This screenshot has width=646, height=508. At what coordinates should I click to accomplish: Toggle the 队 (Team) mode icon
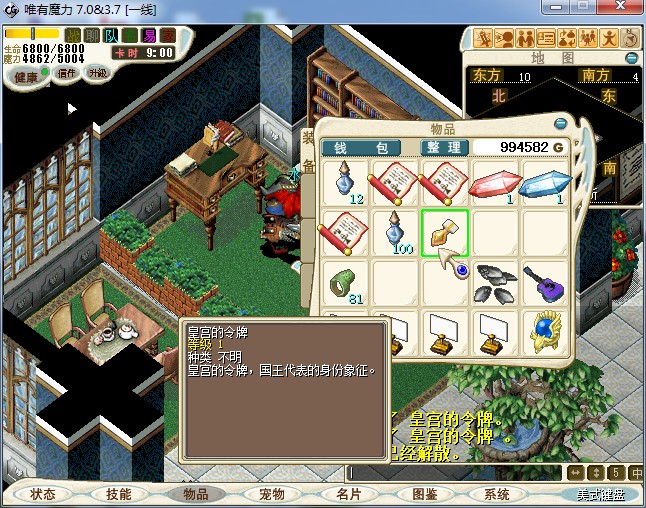point(112,36)
